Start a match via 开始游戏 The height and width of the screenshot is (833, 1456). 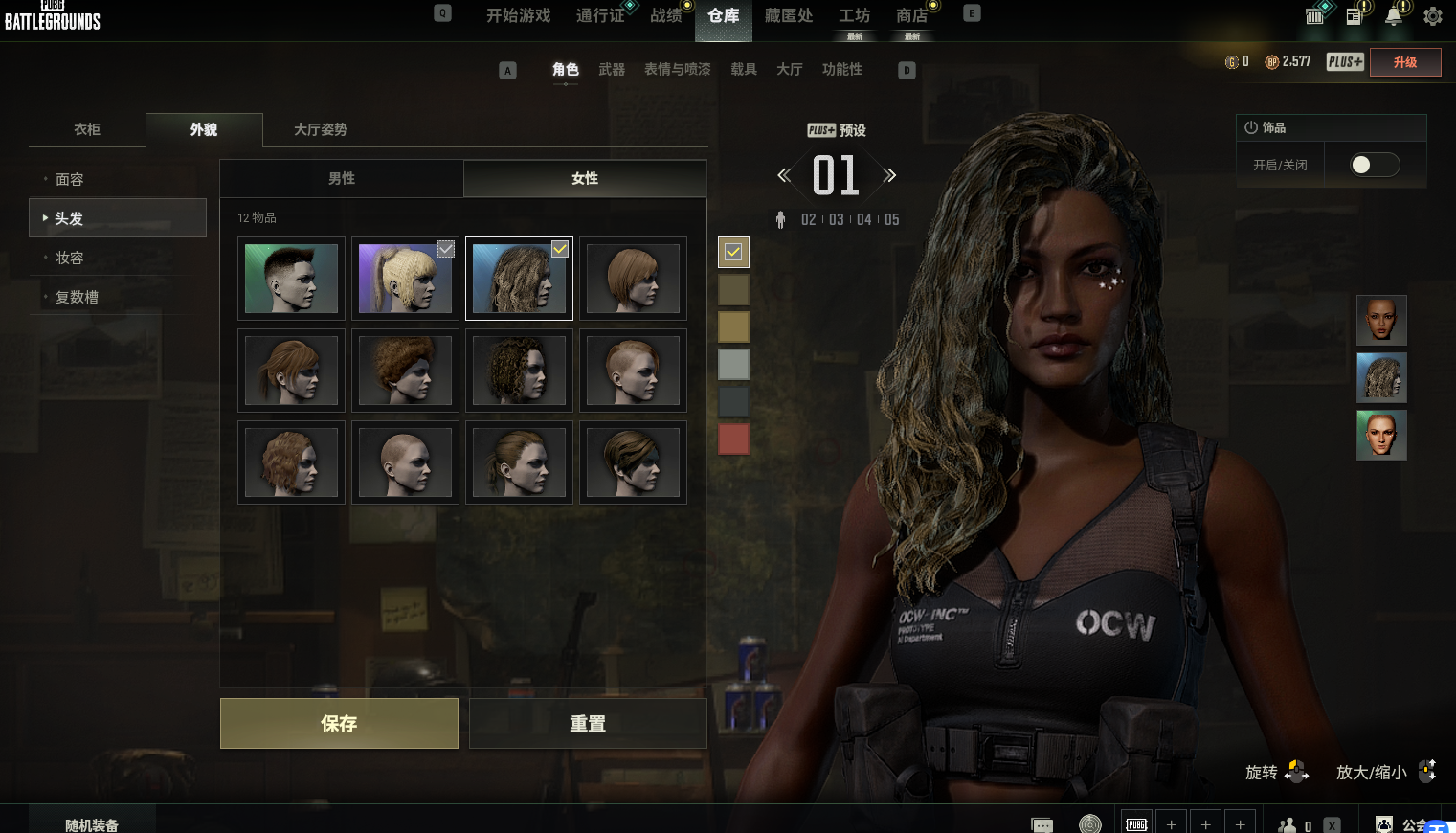518,15
